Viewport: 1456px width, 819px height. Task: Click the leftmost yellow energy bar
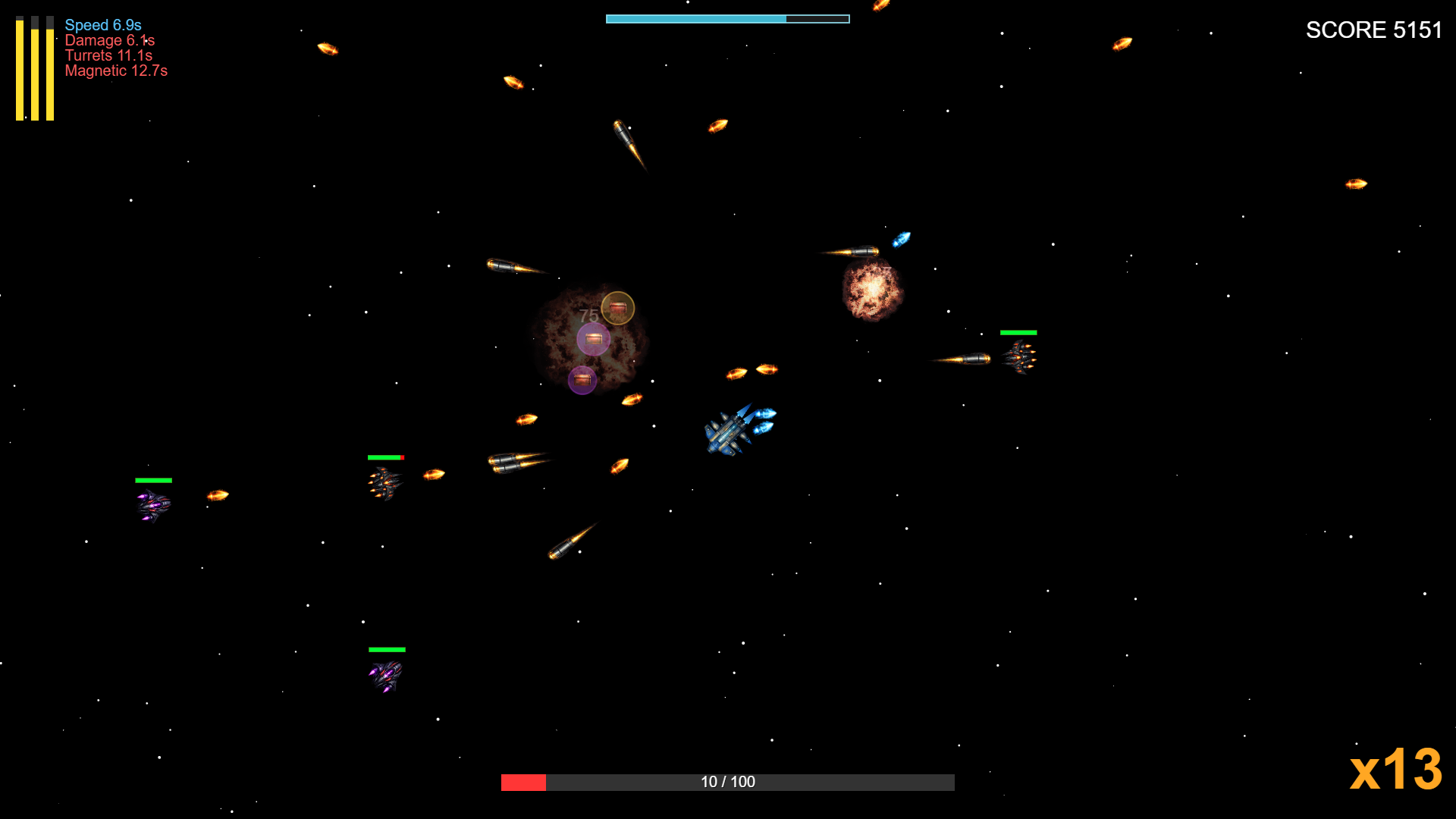tap(20, 68)
